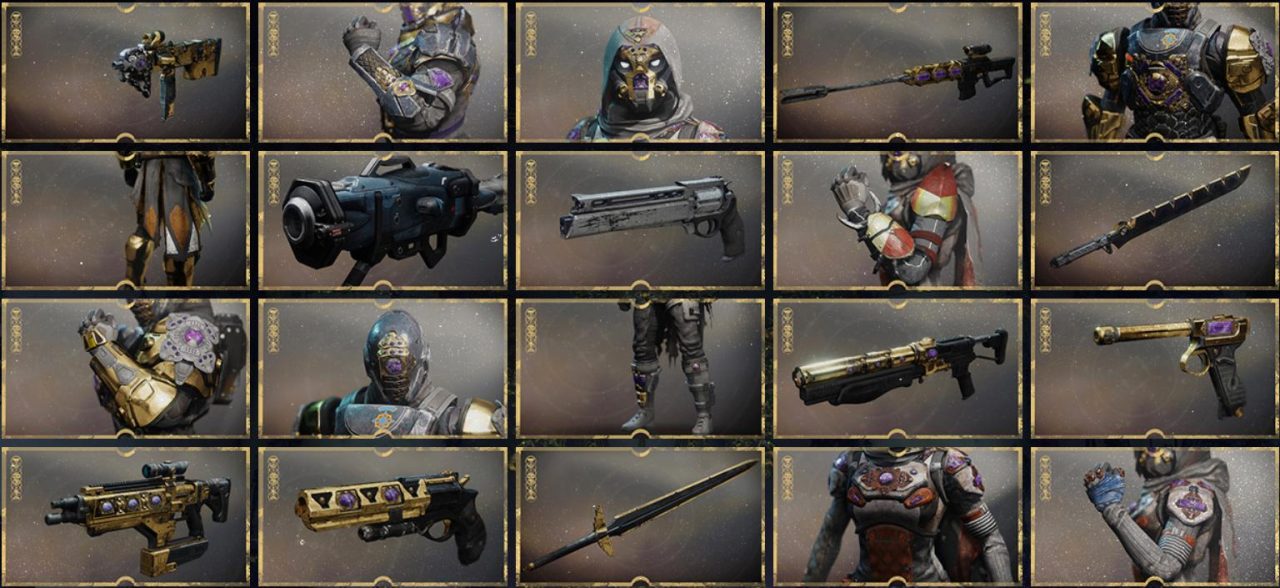Select the red-trimmed chest armor tile
1280x588 pixels.
[897, 515]
